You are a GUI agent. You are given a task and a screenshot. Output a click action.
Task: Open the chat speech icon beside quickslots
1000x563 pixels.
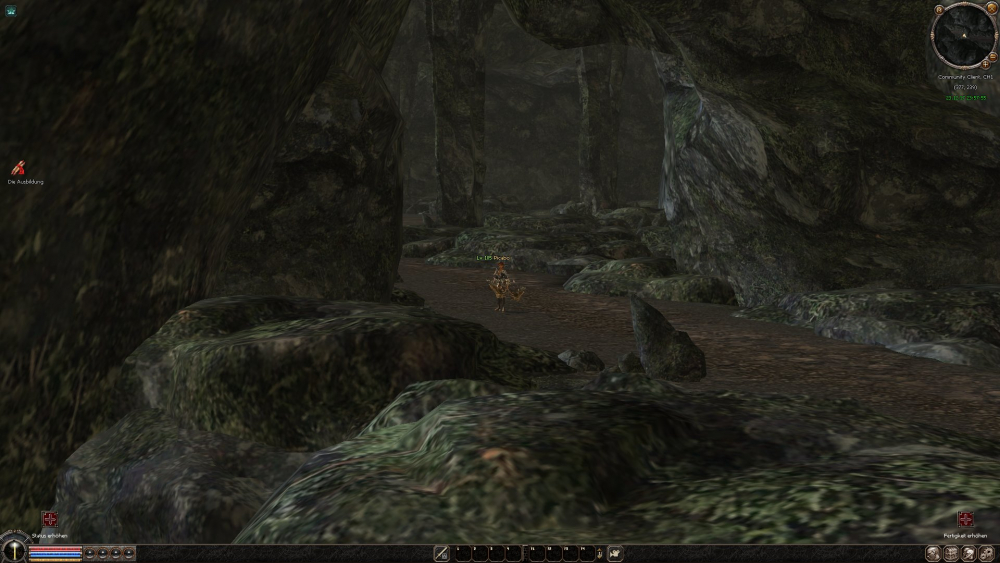pyautogui.click(x=615, y=553)
